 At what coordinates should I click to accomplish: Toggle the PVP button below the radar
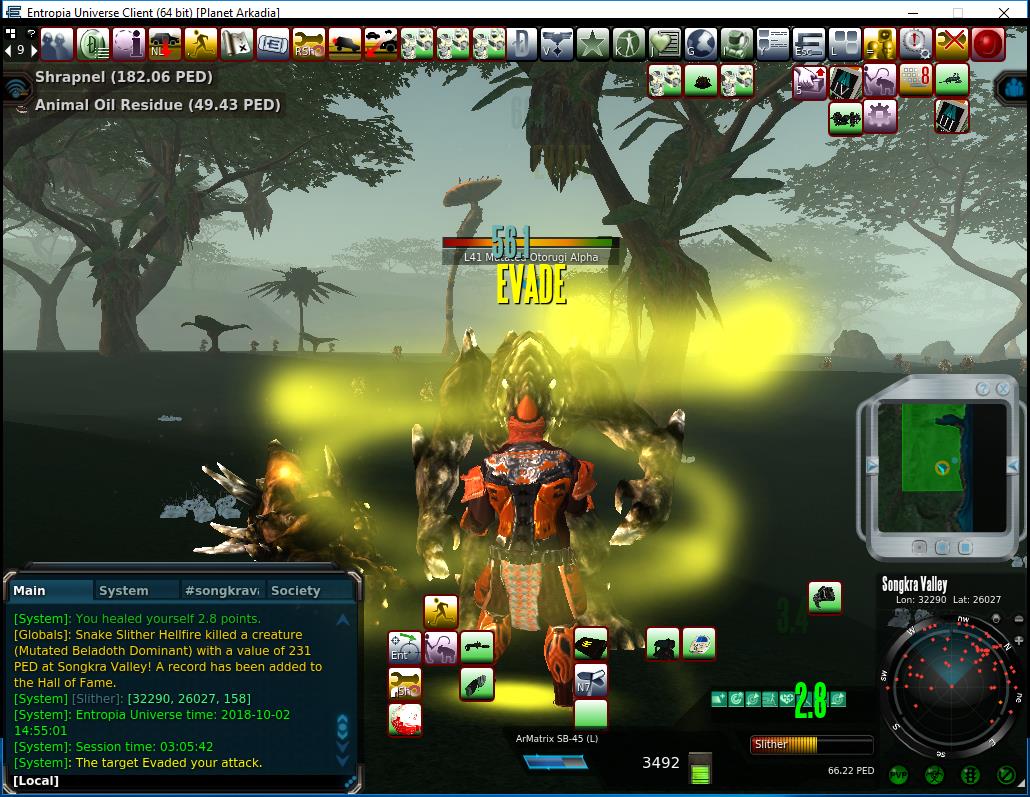(898, 775)
